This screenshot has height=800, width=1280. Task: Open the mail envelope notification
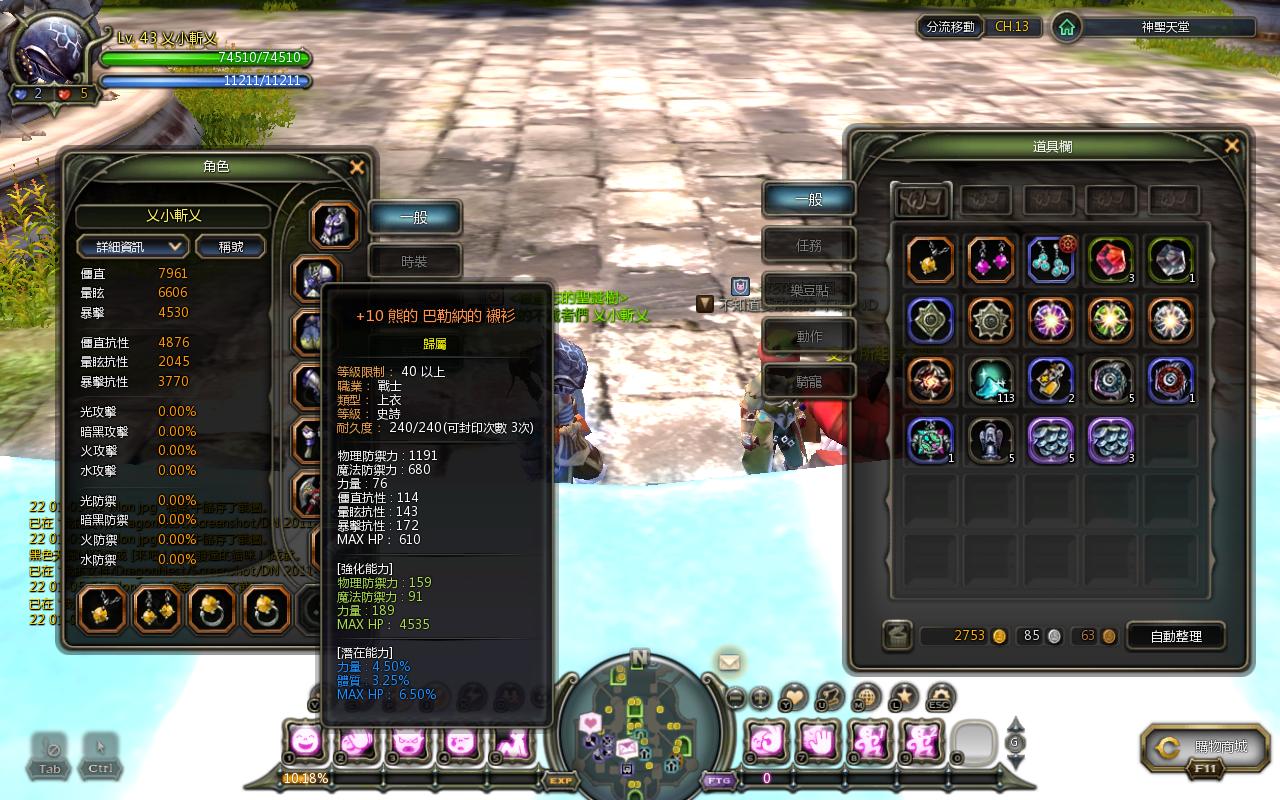(x=729, y=662)
